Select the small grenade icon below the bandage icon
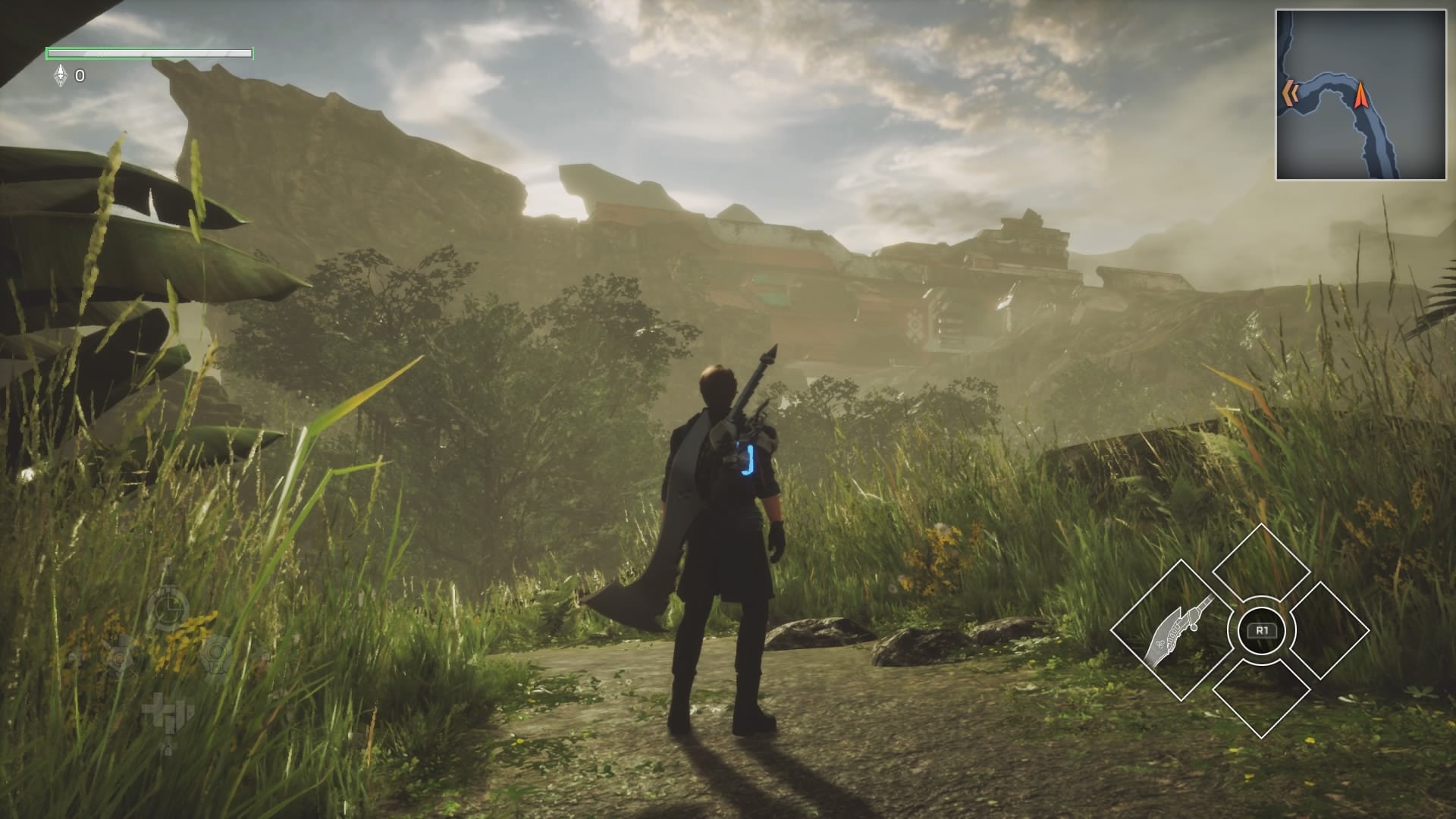 pyautogui.click(x=168, y=746)
